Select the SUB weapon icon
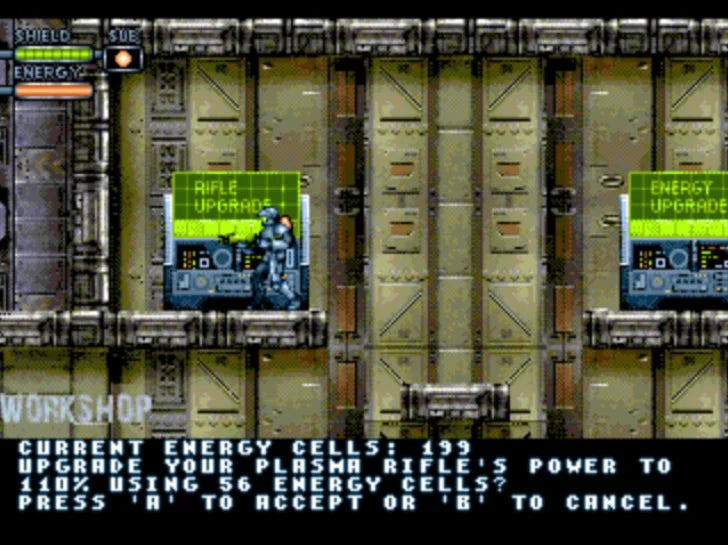The height and width of the screenshot is (545, 728). pos(124,59)
